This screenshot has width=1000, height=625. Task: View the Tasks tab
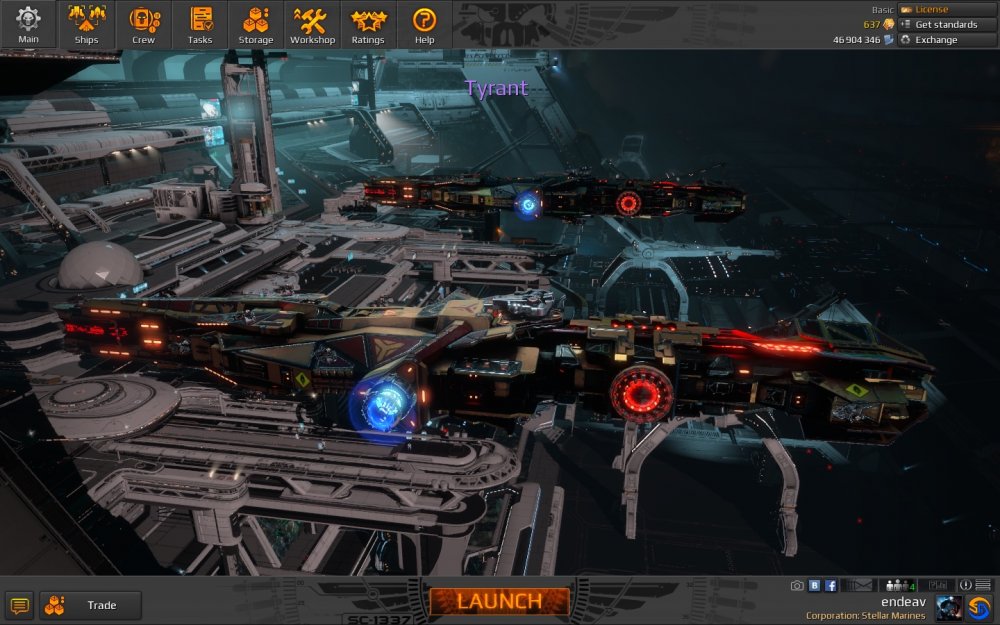tap(200, 24)
